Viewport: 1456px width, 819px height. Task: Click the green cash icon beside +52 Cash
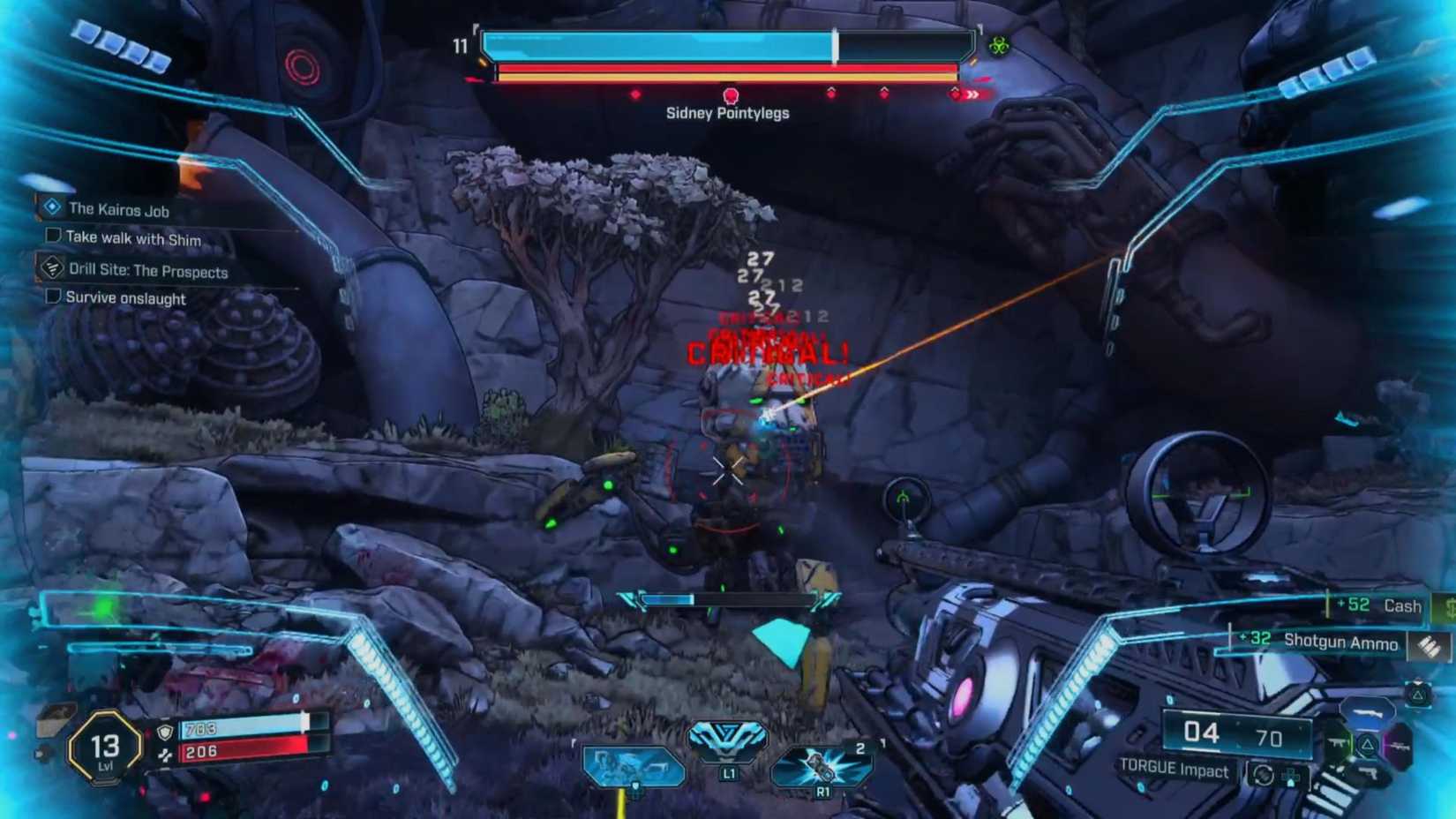(x=1449, y=608)
